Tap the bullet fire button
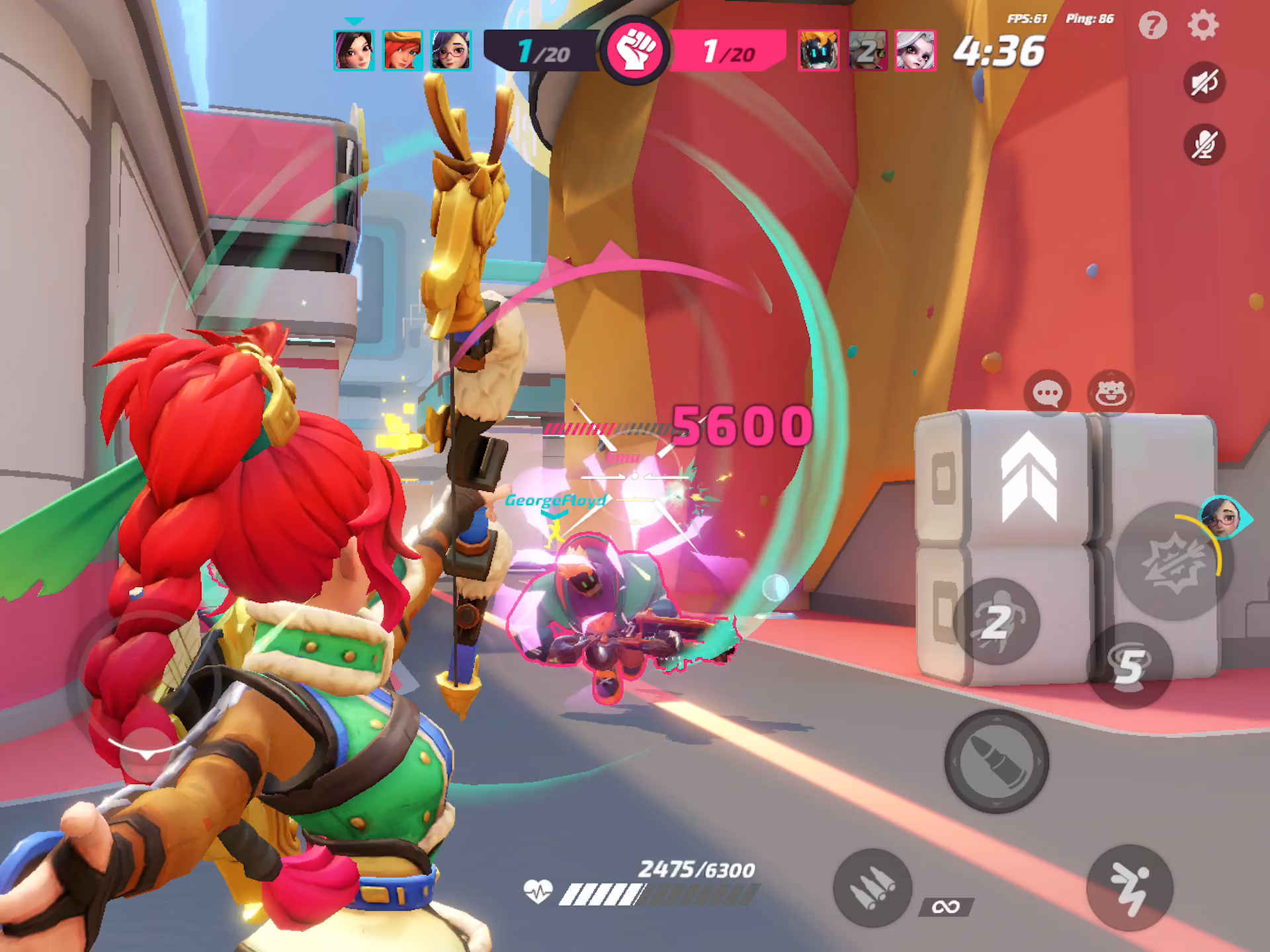This screenshot has height=952, width=1270. 996,761
